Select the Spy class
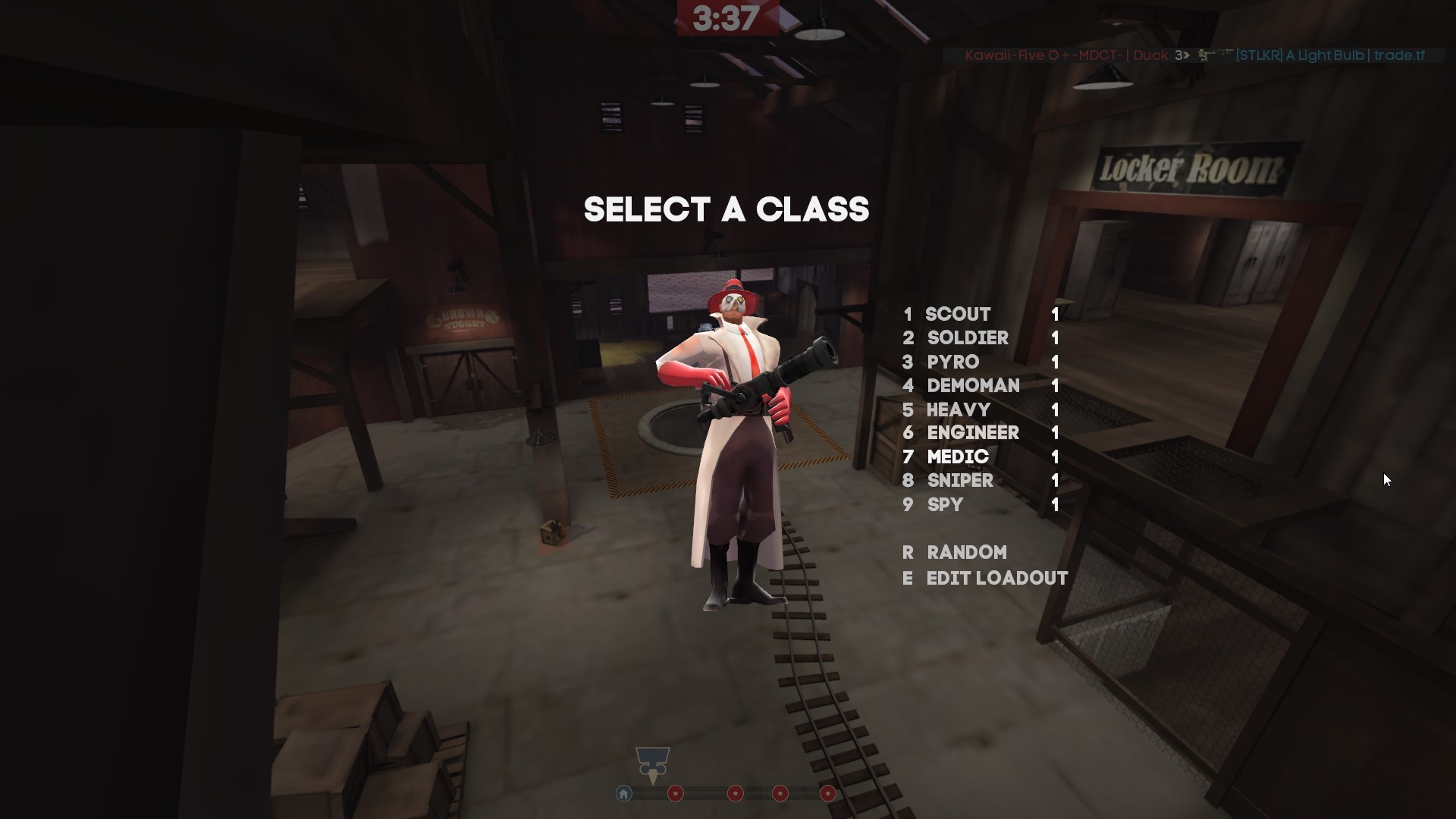Screen dimensions: 1456x819 945,505
